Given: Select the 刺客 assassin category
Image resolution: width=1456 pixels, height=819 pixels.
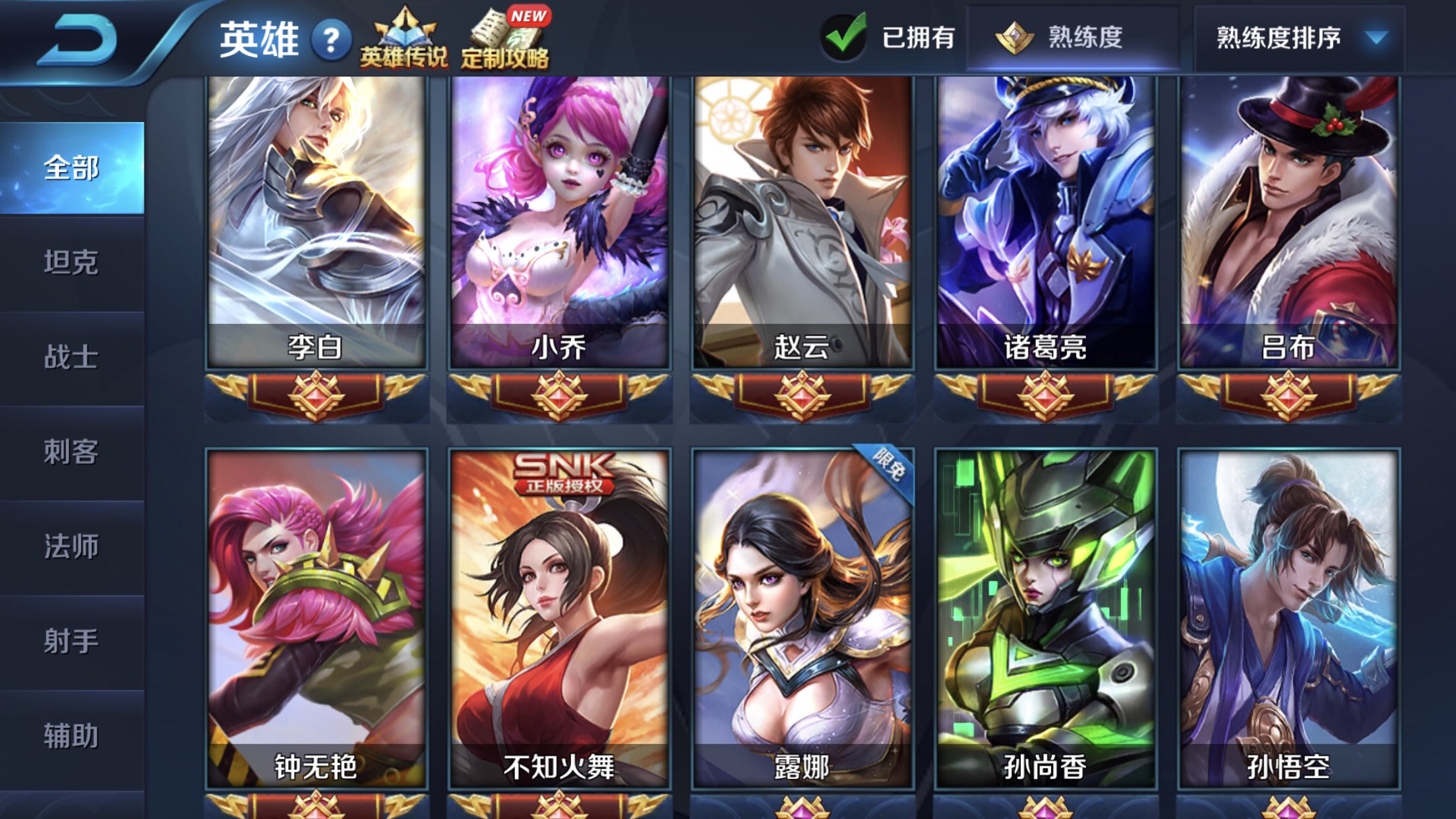Looking at the screenshot, I should coord(73,448).
